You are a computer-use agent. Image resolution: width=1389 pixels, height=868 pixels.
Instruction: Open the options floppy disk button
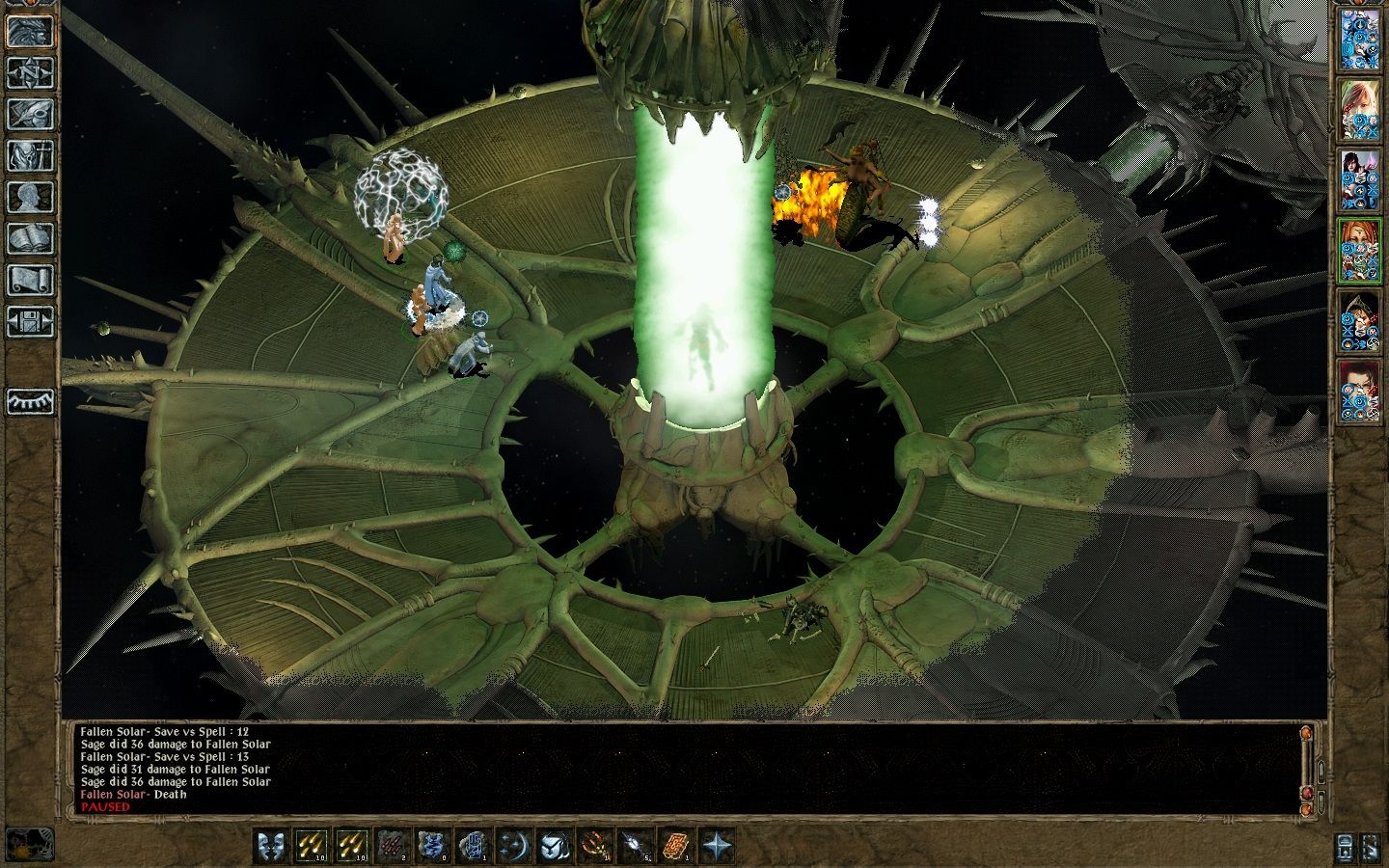tap(30, 321)
